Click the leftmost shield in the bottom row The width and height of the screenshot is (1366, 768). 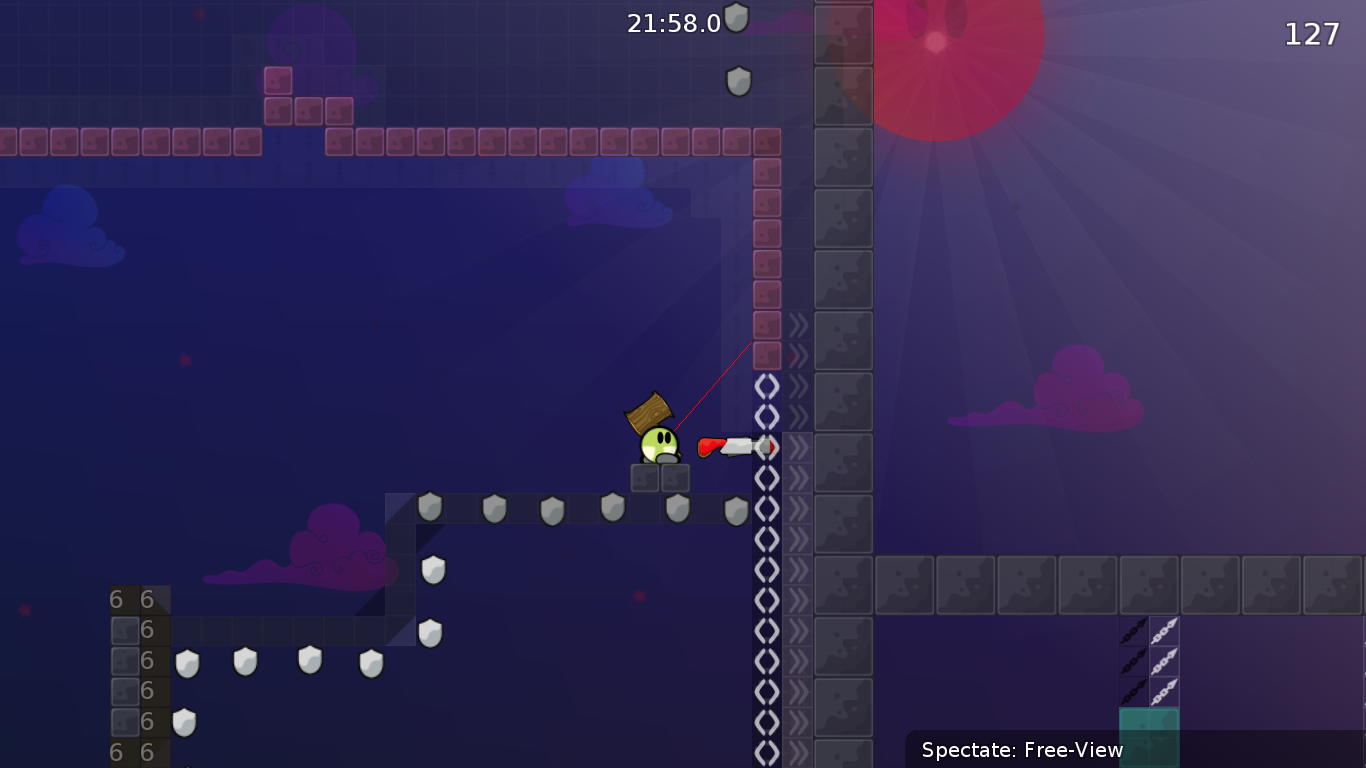[185, 661]
